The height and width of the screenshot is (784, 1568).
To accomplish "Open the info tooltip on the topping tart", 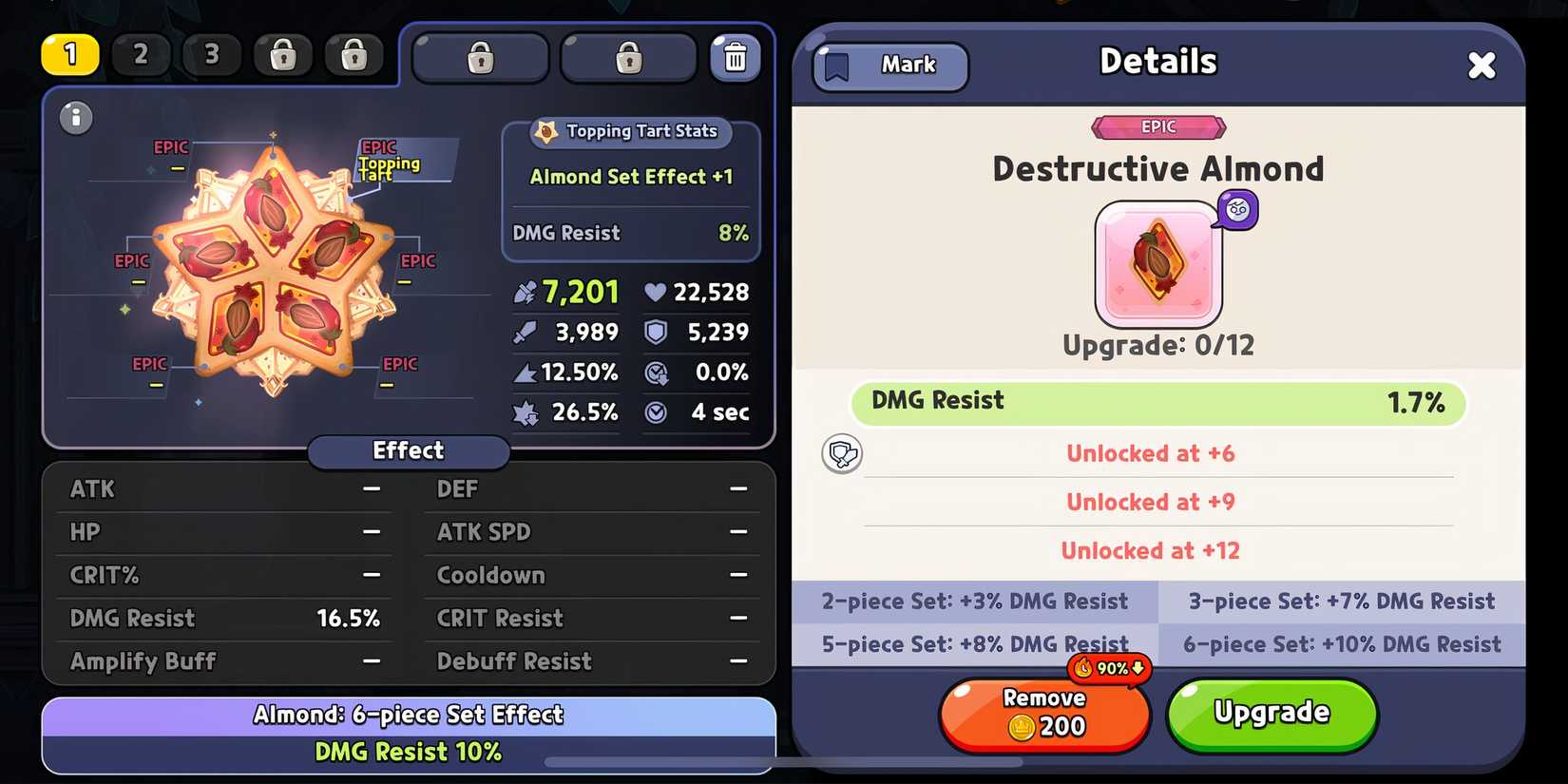I will pos(75,118).
